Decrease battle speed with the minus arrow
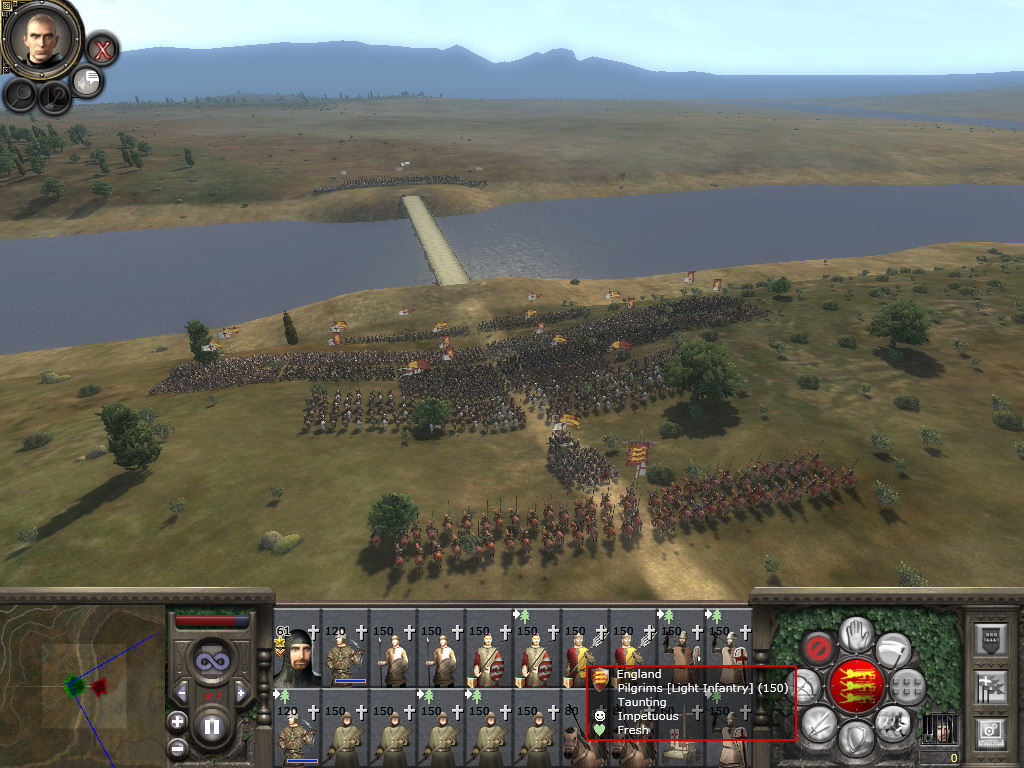 181,692
